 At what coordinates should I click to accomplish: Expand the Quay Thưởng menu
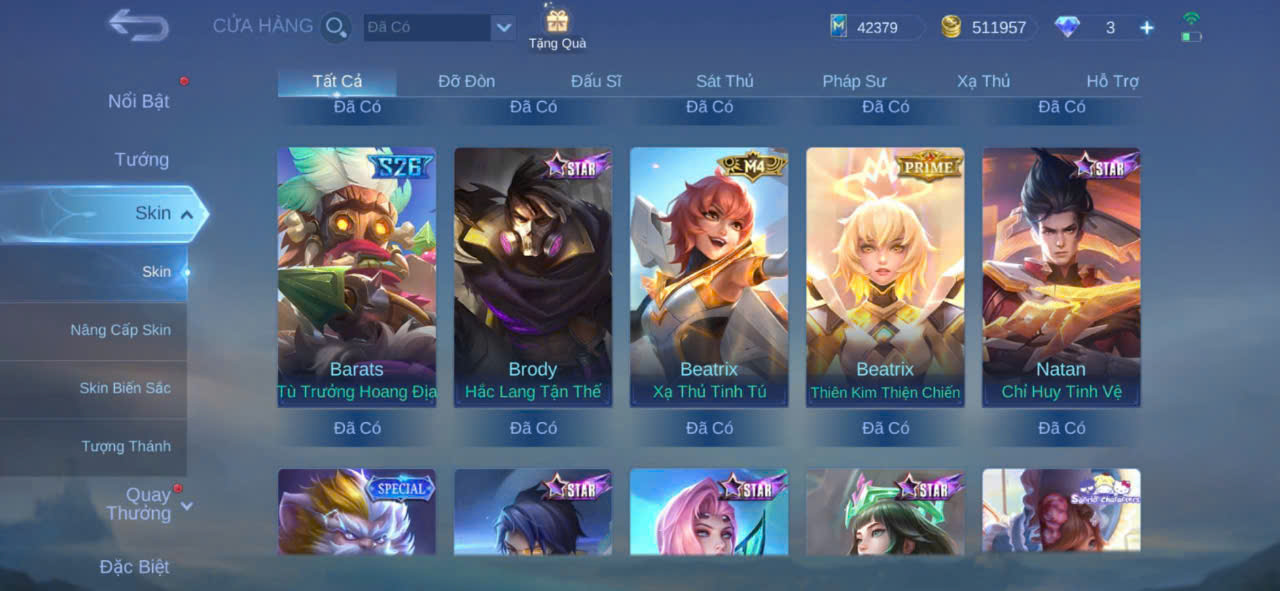point(148,504)
